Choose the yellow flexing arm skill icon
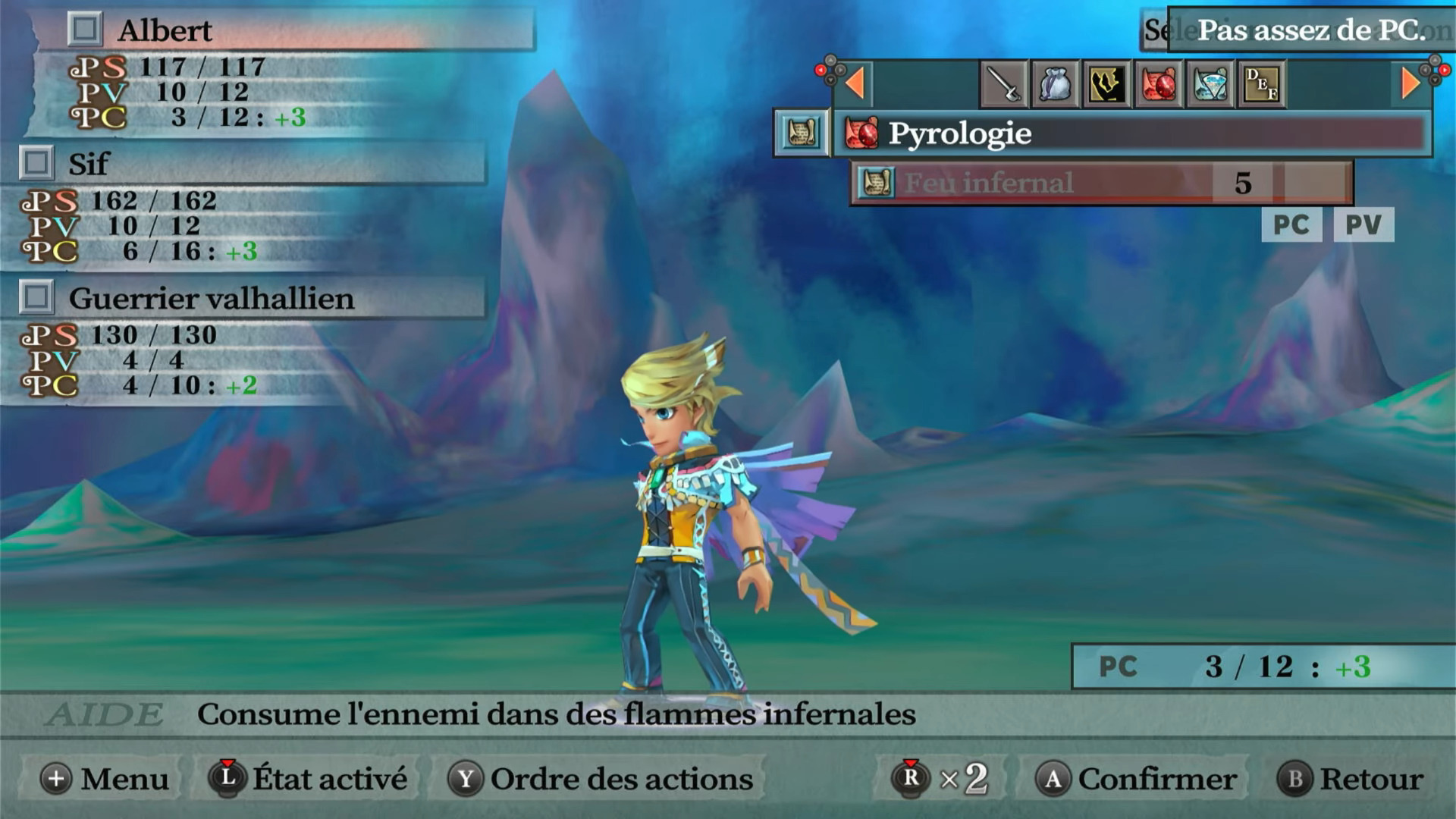 [1106, 84]
